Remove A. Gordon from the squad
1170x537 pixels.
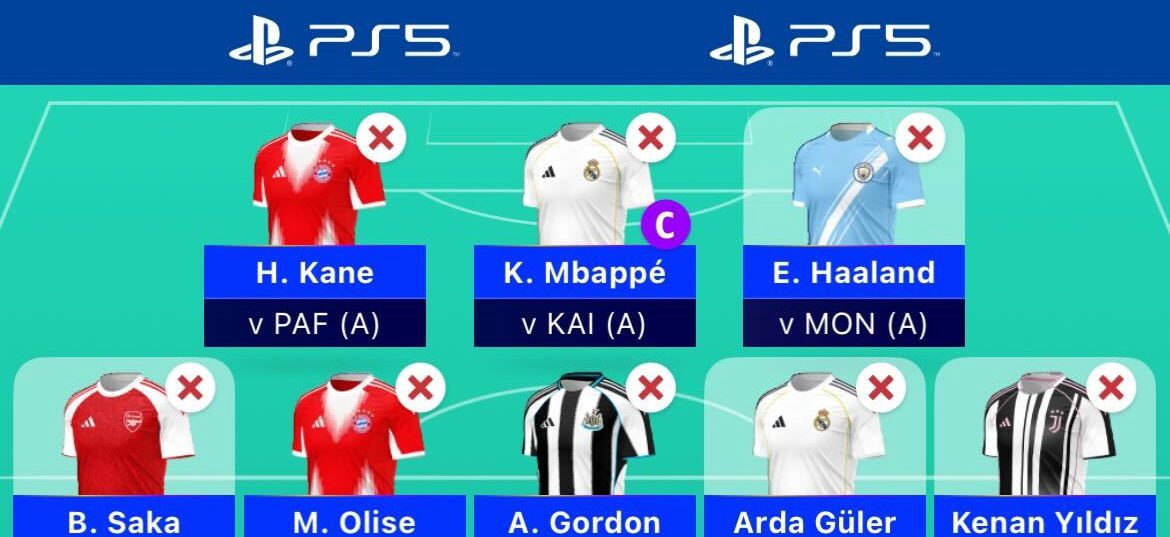pyautogui.click(x=650, y=387)
